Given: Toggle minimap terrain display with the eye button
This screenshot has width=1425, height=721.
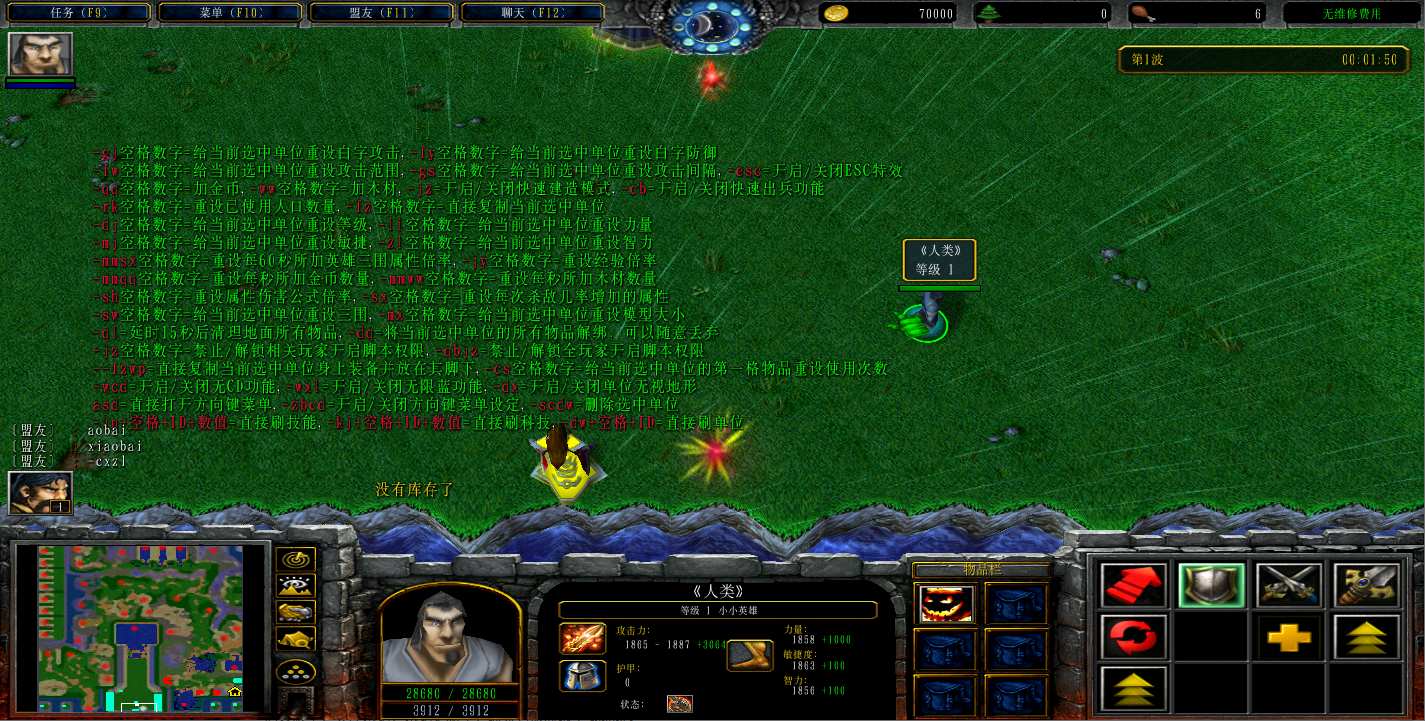Looking at the screenshot, I should click(x=298, y=586).
